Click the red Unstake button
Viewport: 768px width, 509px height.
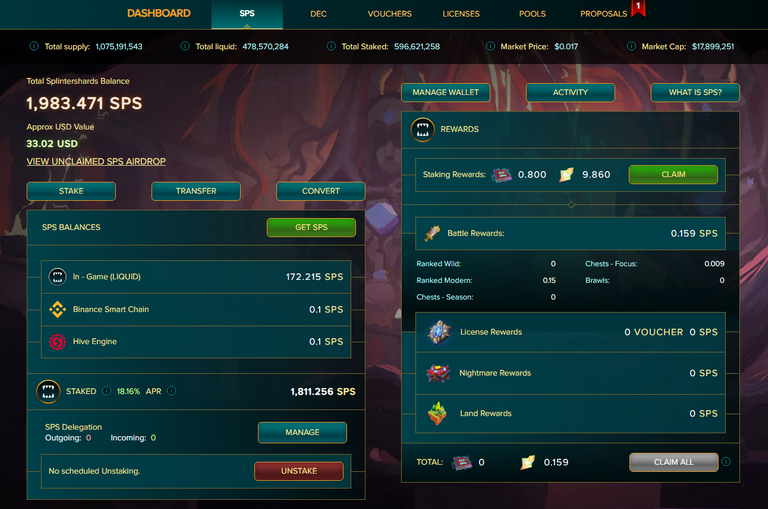point(298,471)
